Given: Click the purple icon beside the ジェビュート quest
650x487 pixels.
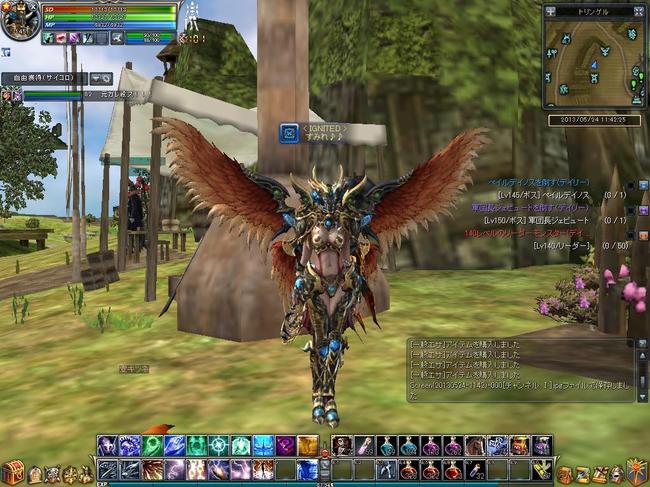Looking at the screenshot, I should (x=643, y=209).
